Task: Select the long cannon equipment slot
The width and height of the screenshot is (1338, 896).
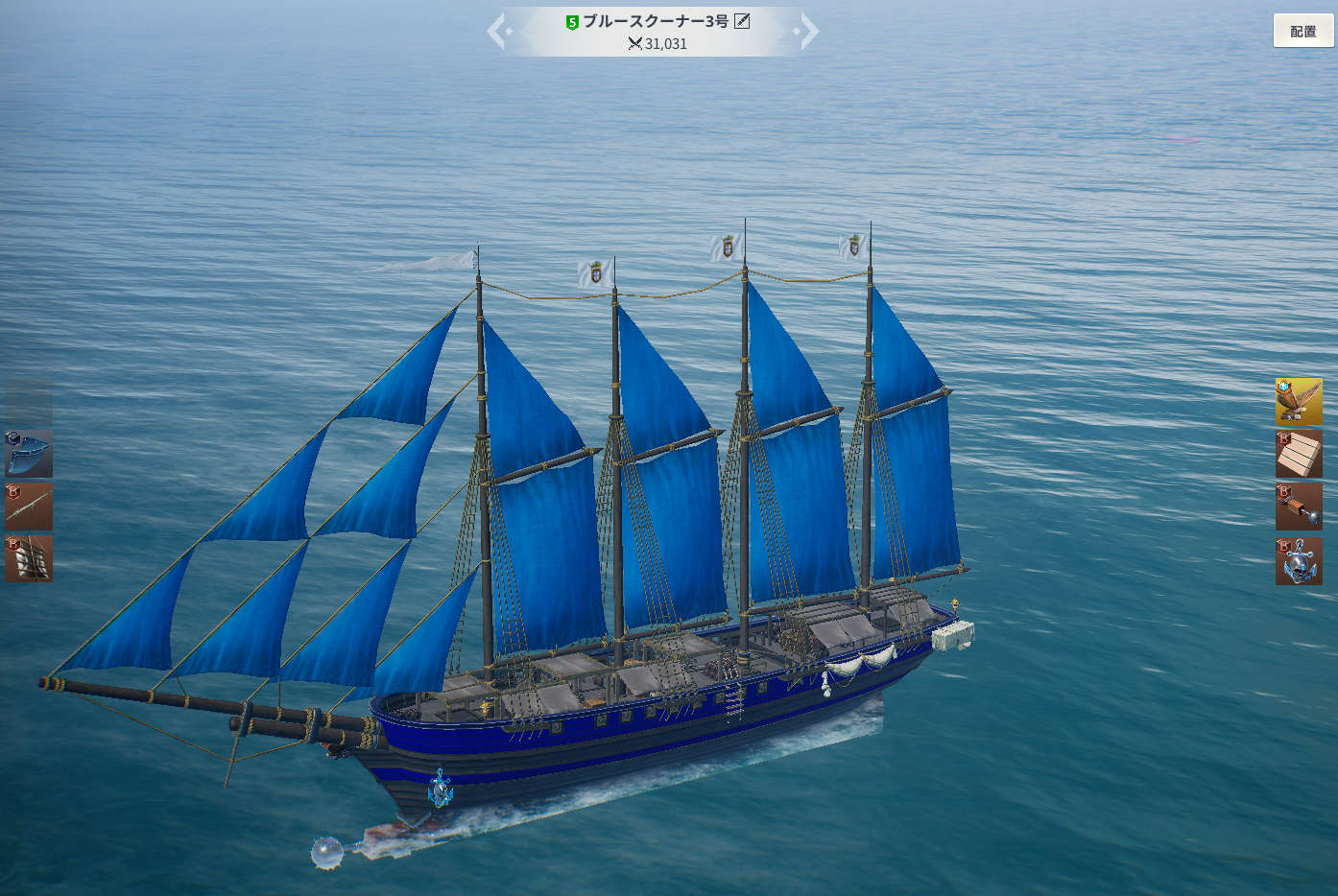Action: coord(29,507)
